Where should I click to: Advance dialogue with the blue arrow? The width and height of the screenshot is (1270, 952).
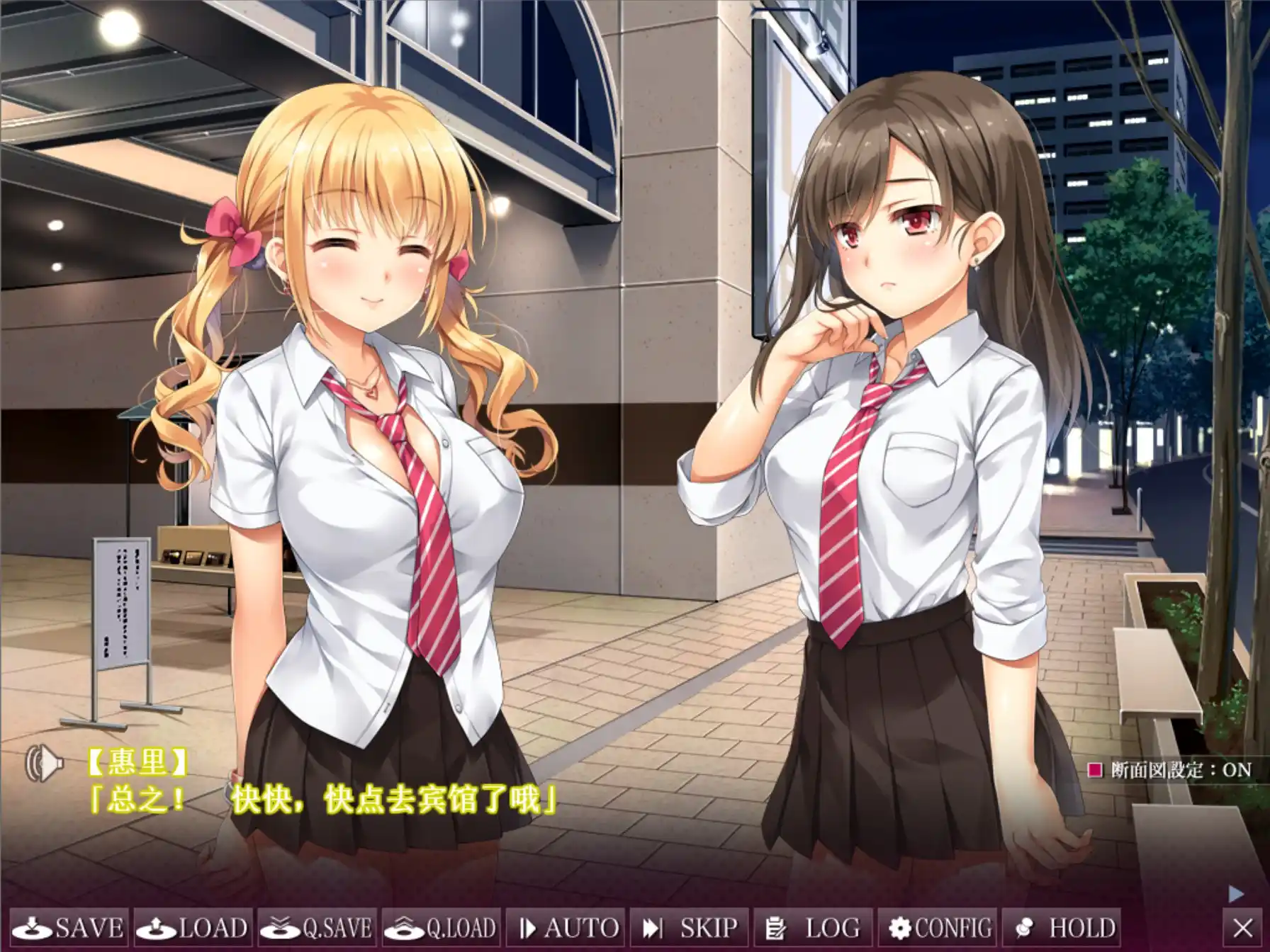1235,894
